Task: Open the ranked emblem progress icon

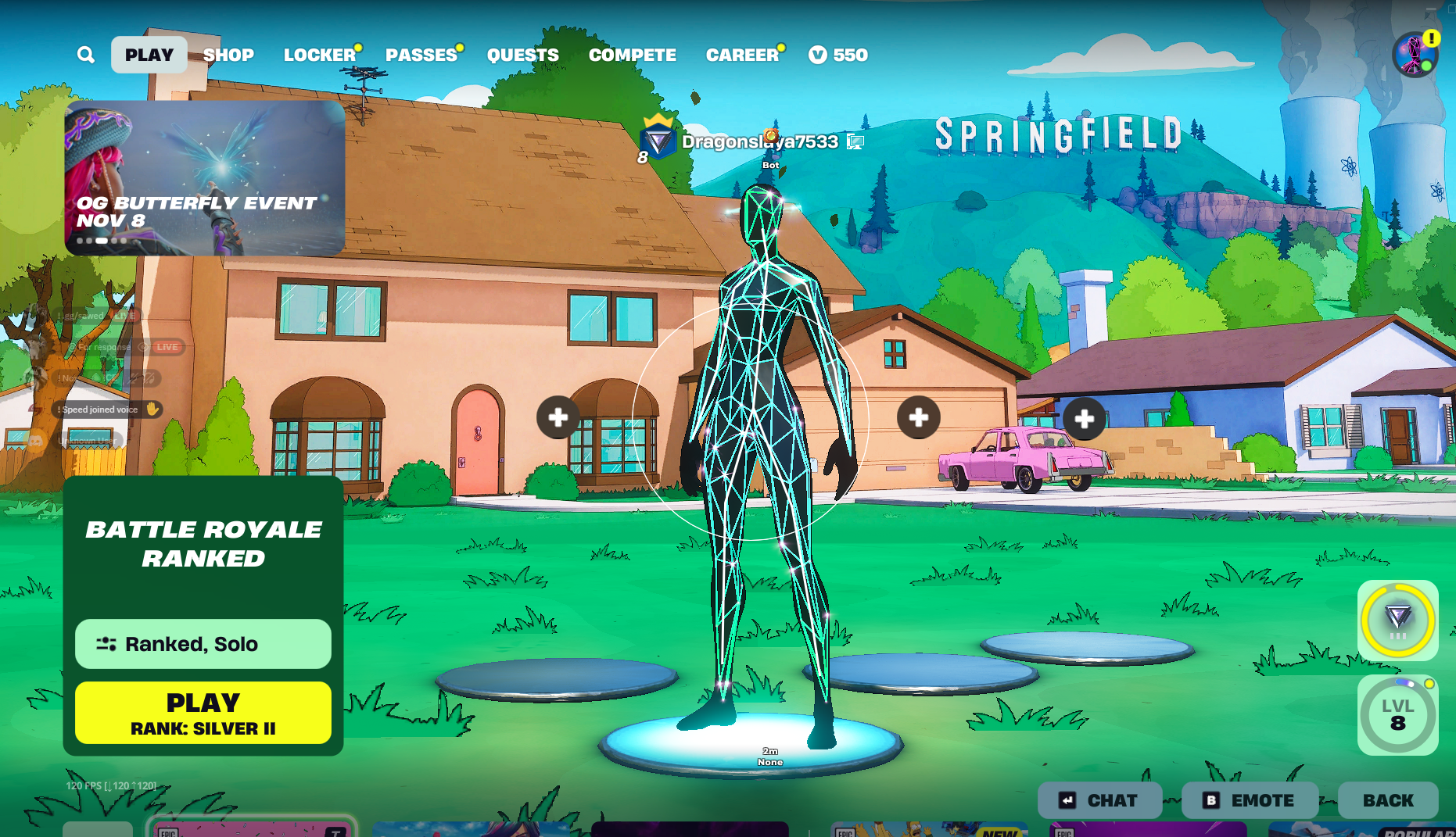Action: [x=1397, y=621]
